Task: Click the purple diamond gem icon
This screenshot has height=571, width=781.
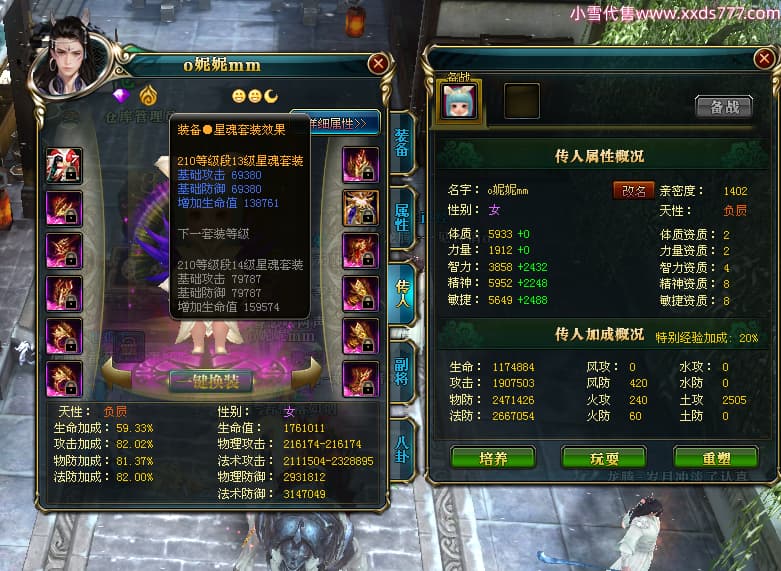Action: pos(124,95)
